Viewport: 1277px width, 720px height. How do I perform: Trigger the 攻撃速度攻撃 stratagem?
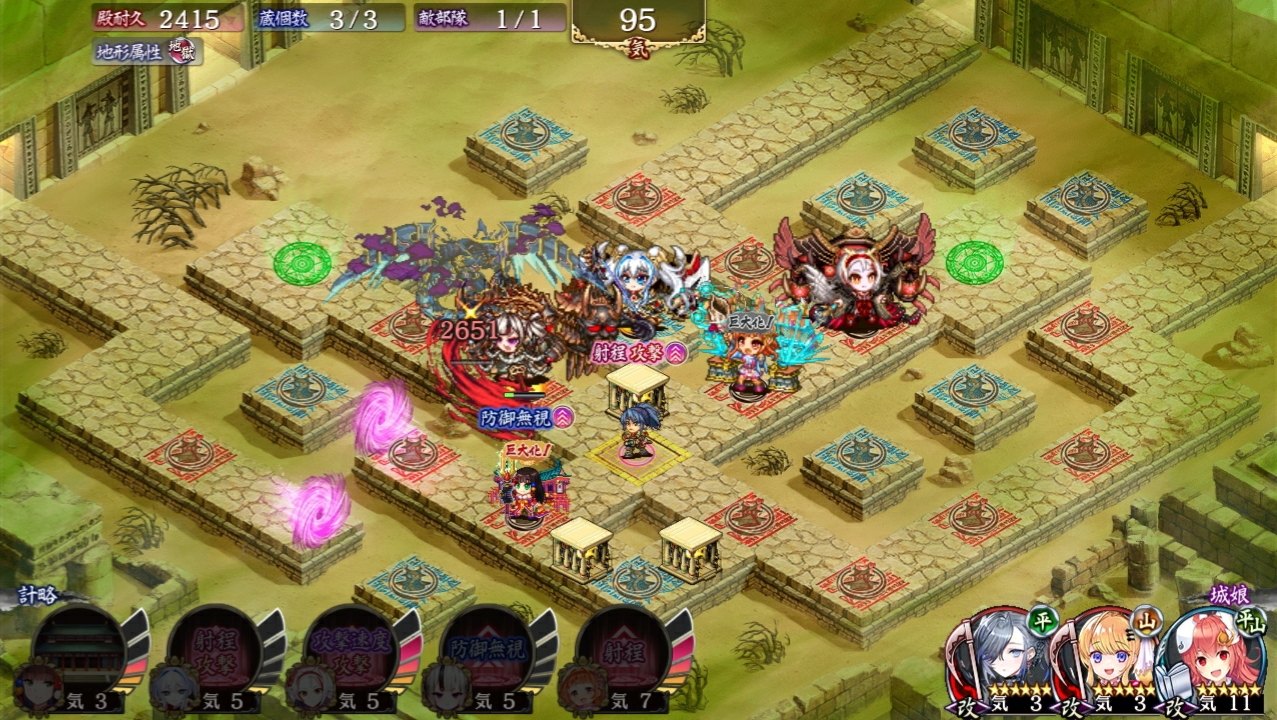[x=352, y=651]
